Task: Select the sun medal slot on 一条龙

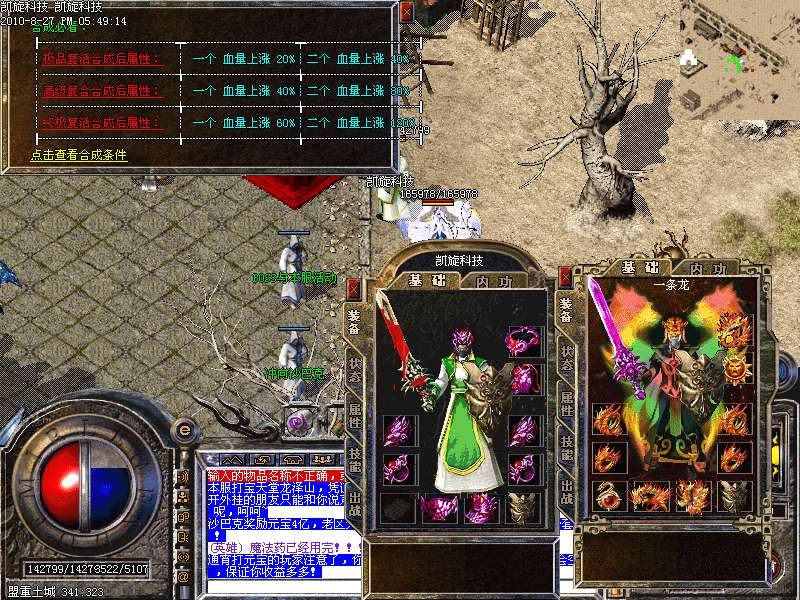Action: (734, 370)
